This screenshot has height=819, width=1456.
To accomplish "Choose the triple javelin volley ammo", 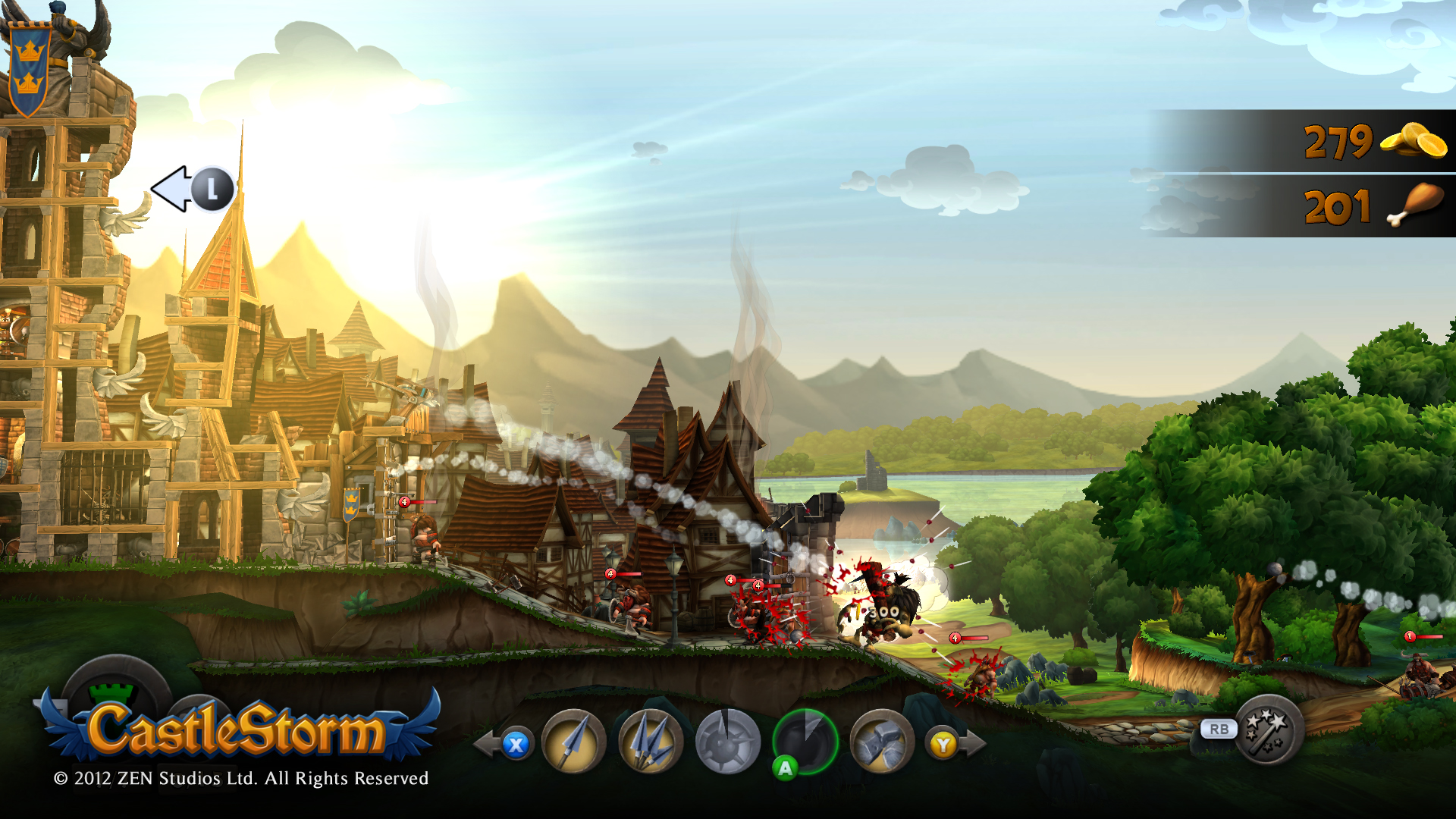I will [x=651, y=742].
